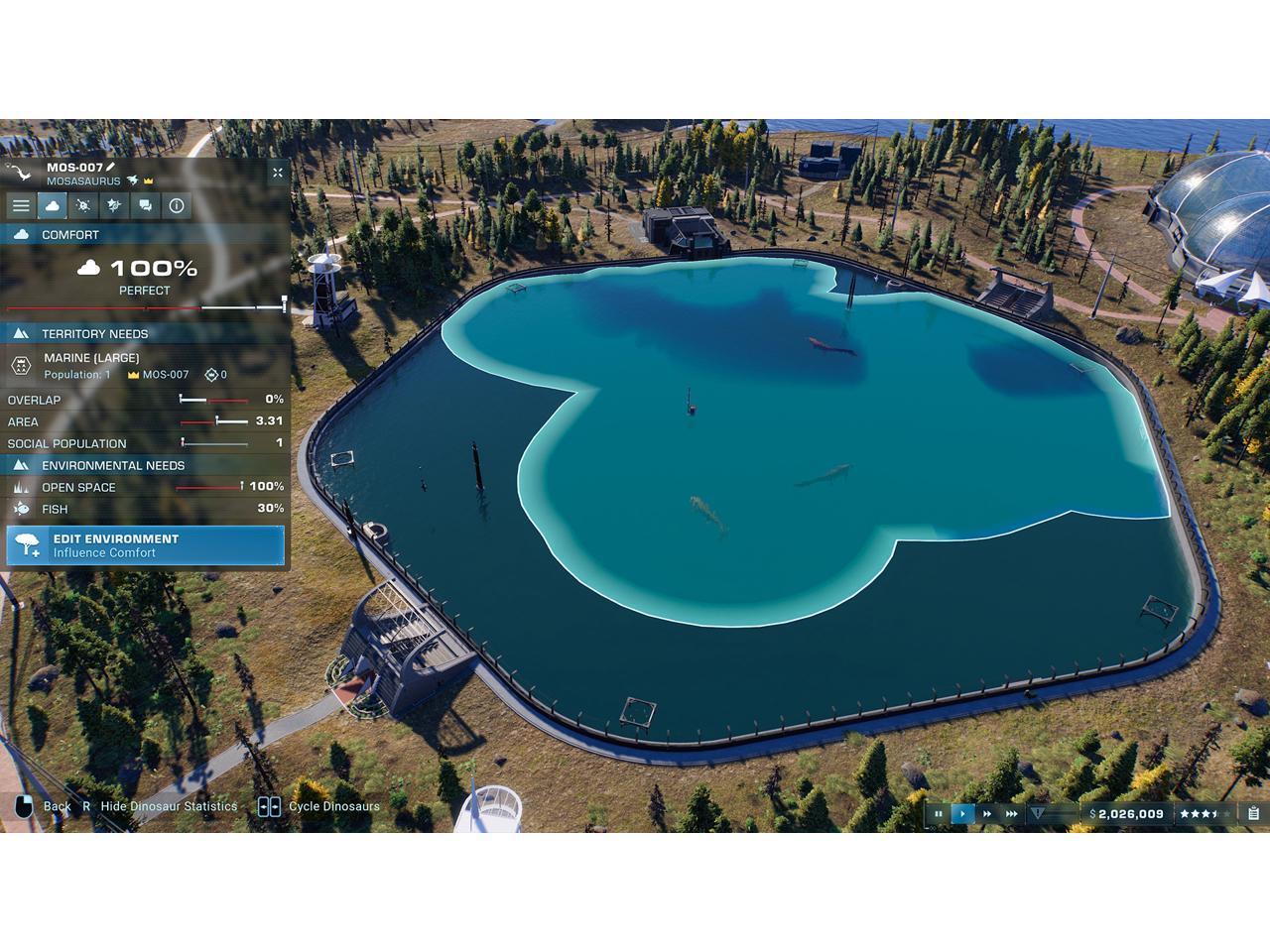The width and height of the screenshot is (1270, 952).
Task: Show the speech bubble tab
Action: click(146, 205)
